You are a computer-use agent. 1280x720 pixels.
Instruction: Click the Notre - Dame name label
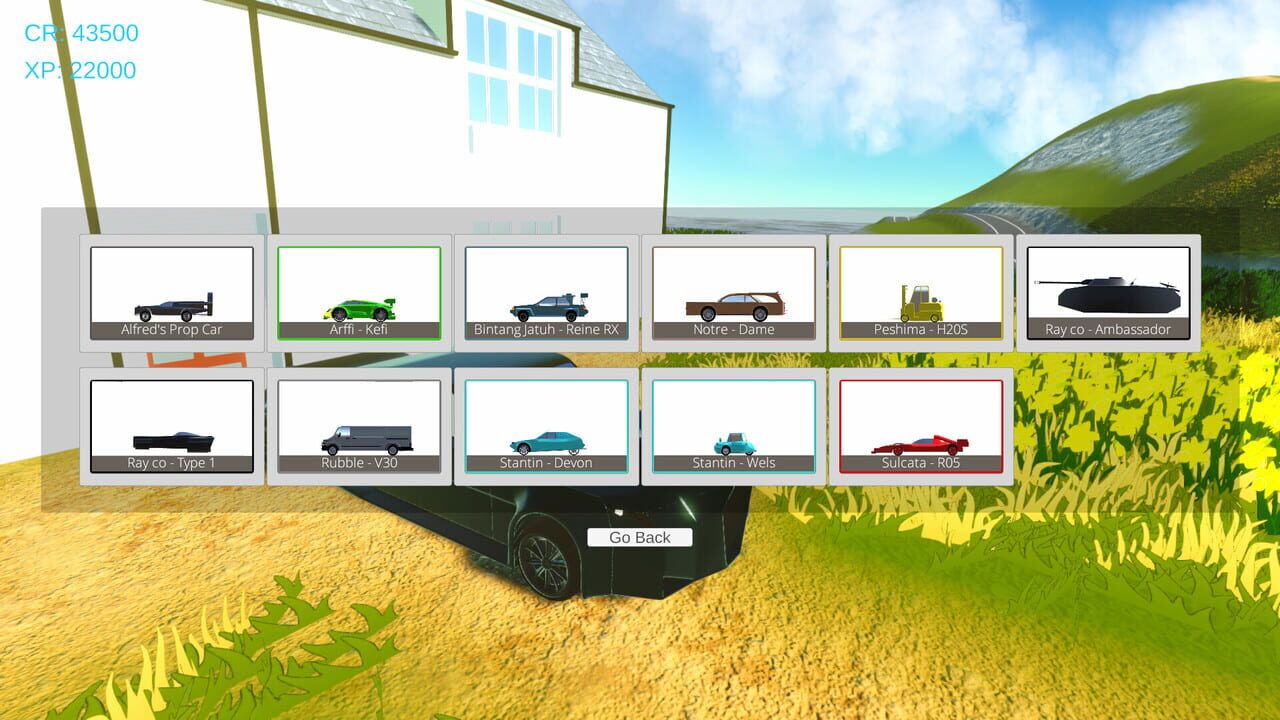[x=732, y=329]
